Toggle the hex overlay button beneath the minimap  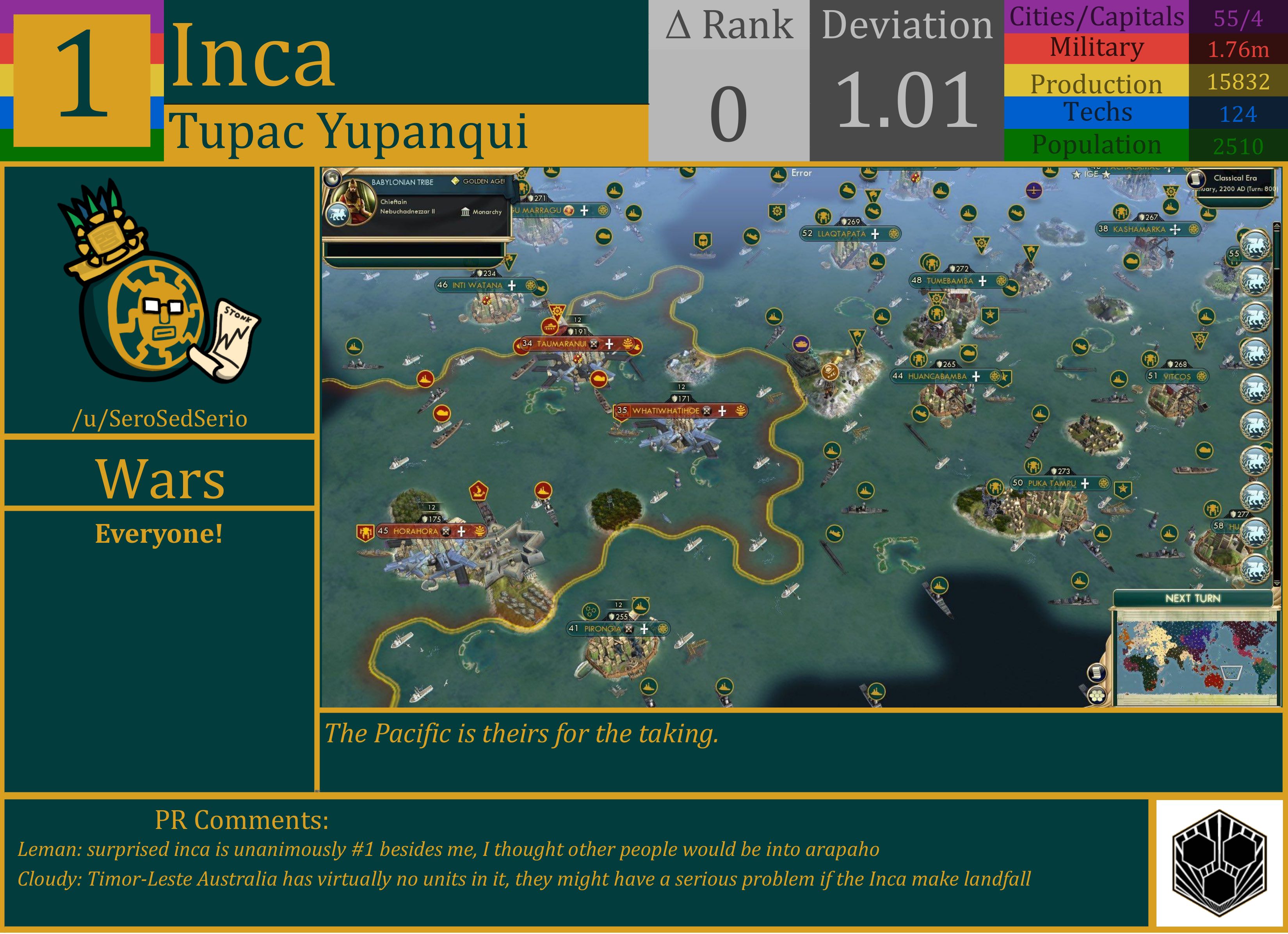coord(1097,695)
